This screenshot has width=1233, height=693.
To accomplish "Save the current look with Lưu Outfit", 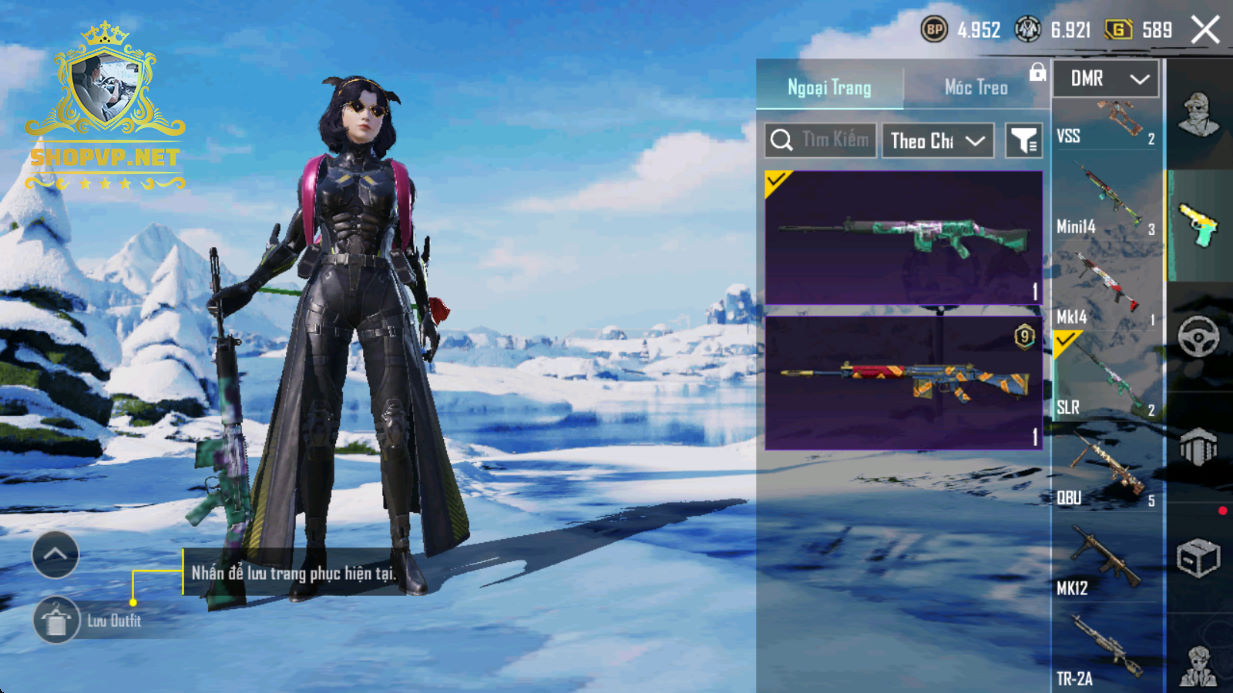I will (57, 621).
